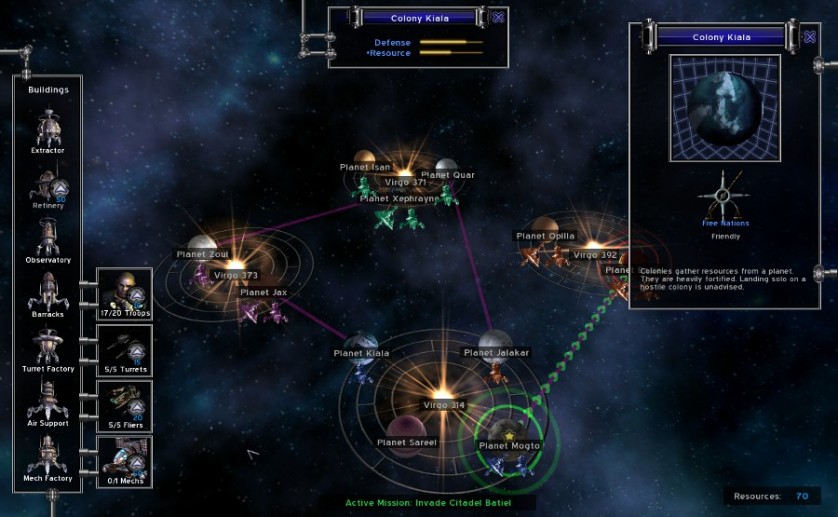The height and width of the screenshot is (517, 838).
Task: Choose the Refinery building
Action: [48, 184]
